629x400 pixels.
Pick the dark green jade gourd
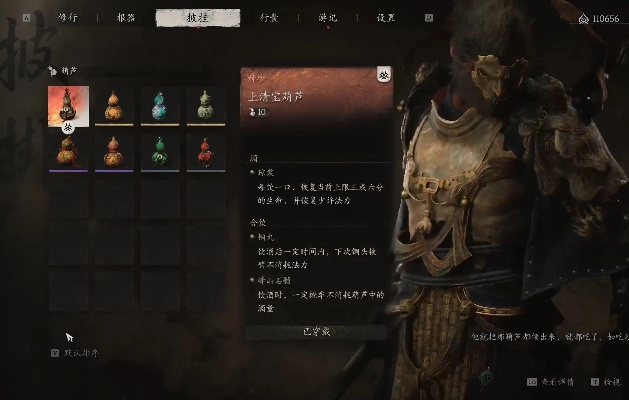pos(160,151)
